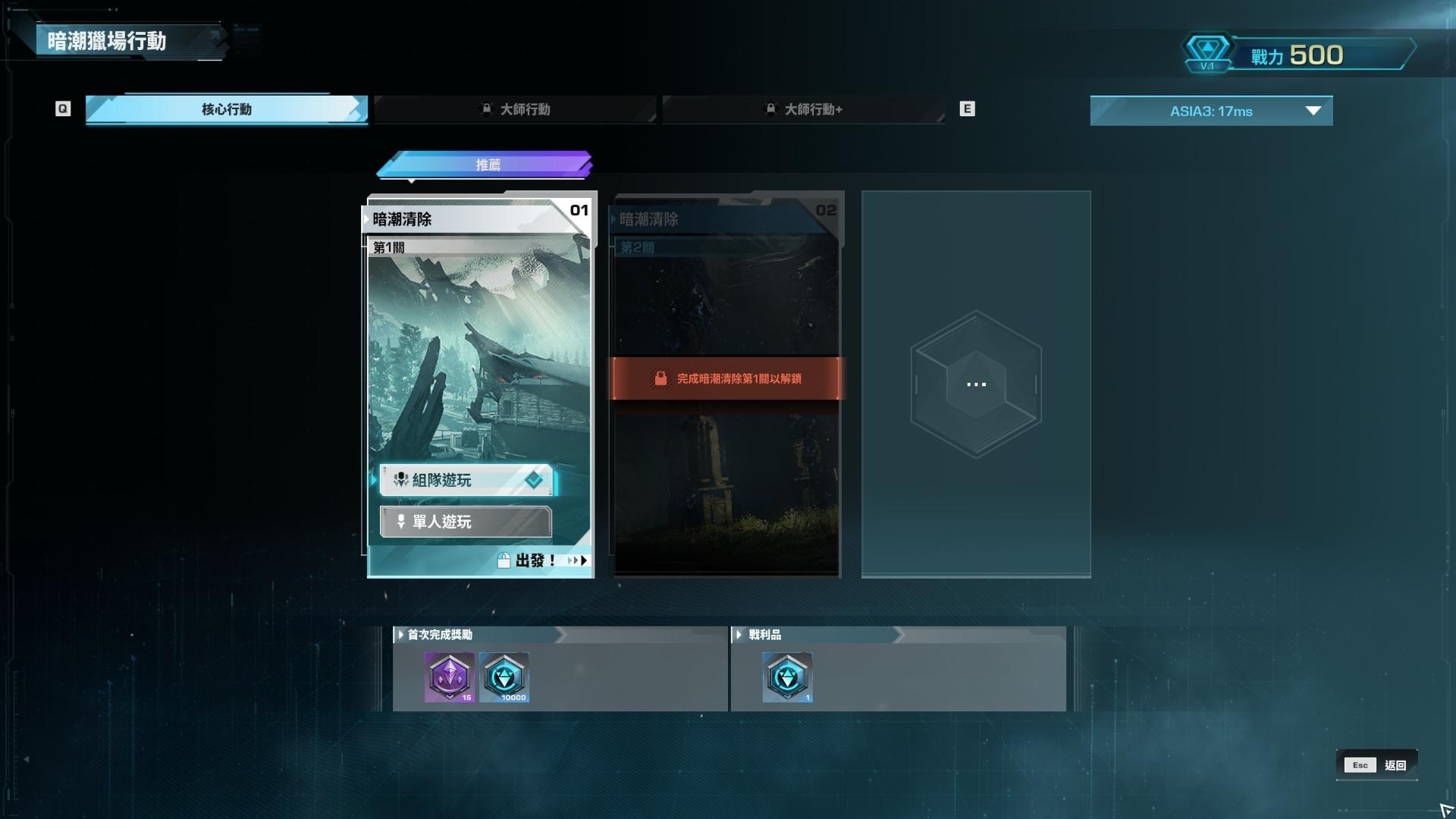This screenshot has width=1456, height=819.
Task: Go back with the 返回 button
Action: [x=1377, y=765]
